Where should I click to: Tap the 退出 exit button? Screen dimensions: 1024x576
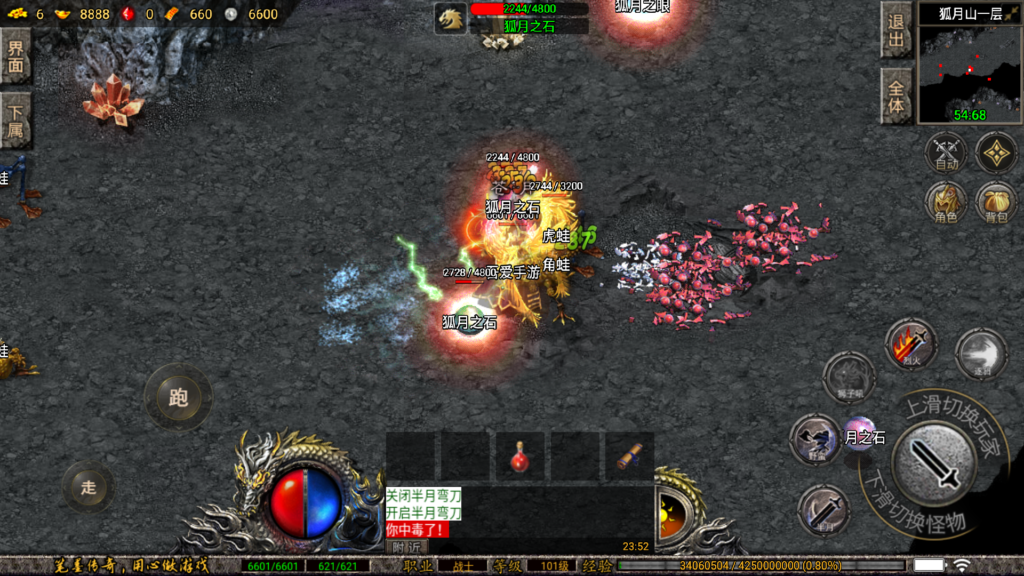coord(896,30)
